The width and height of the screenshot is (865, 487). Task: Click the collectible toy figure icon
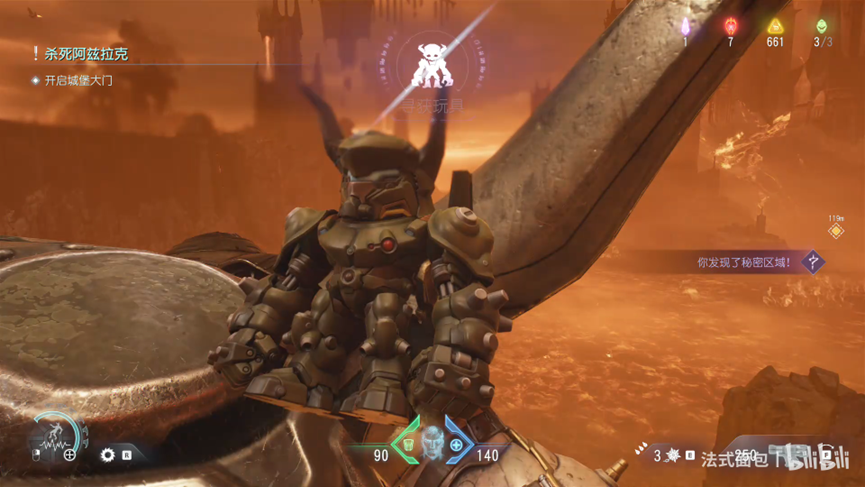[440, 65]
